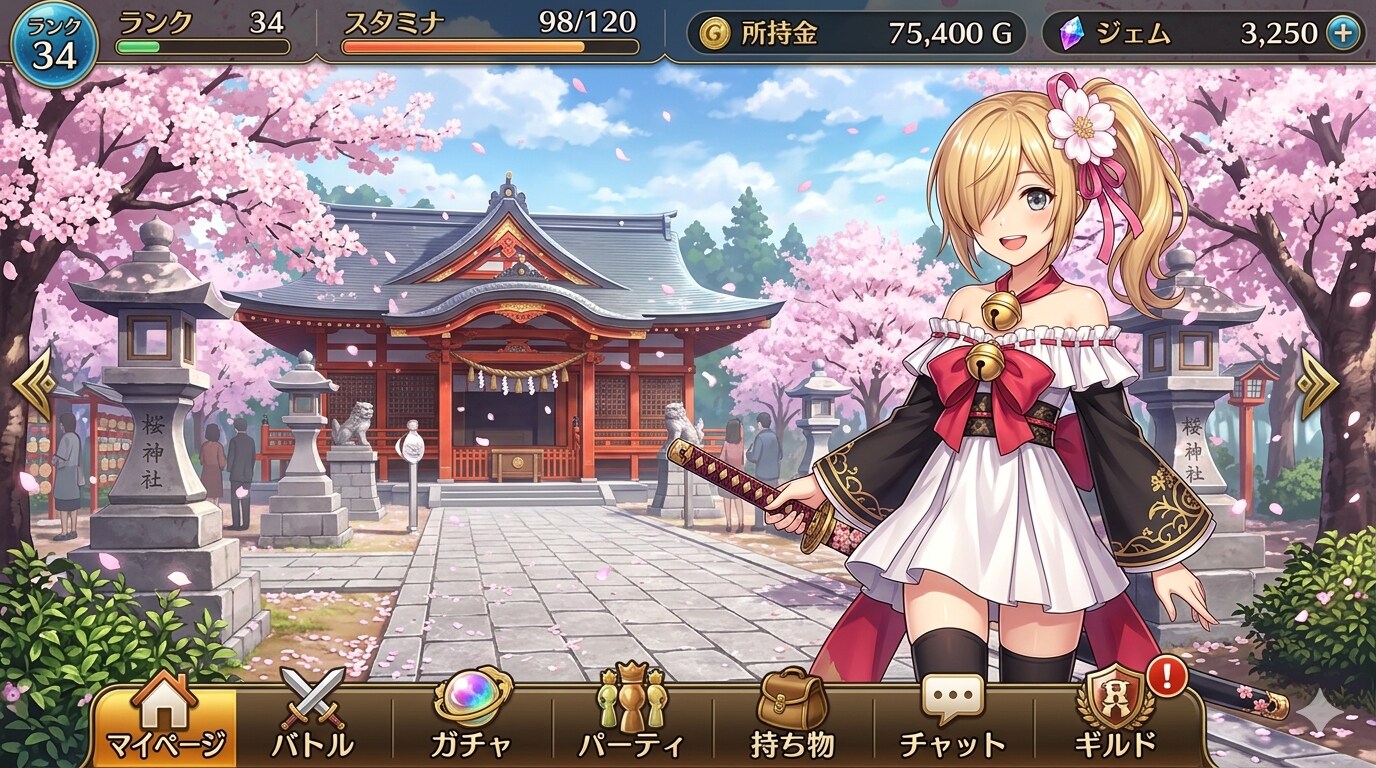Switch to the ギルド guild menu
Screen dimensions: 1376x768
tap(1115, 718)
